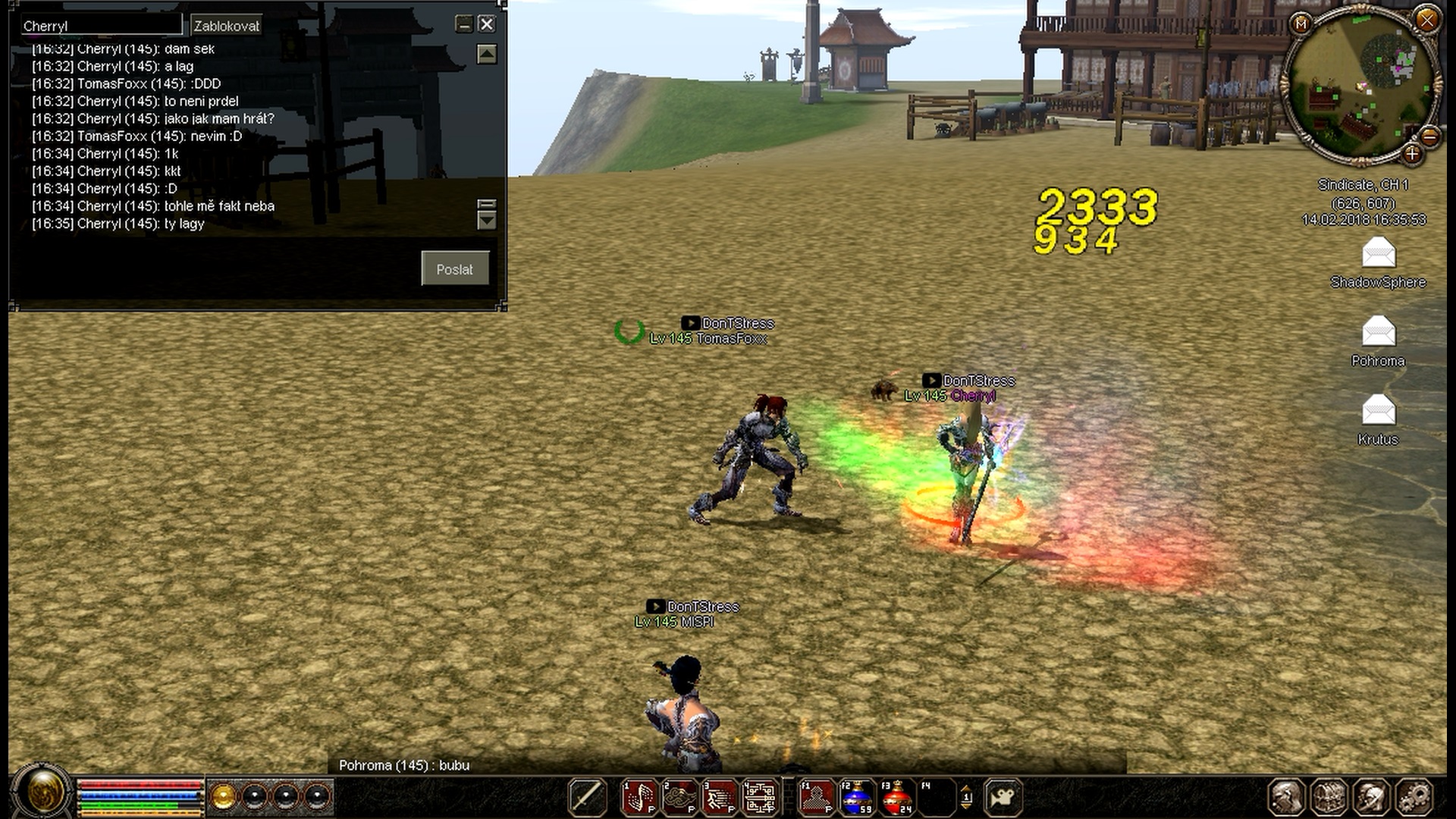Activate the running figure skill in slot 3
1456x819 pixels.
[719, 798]
